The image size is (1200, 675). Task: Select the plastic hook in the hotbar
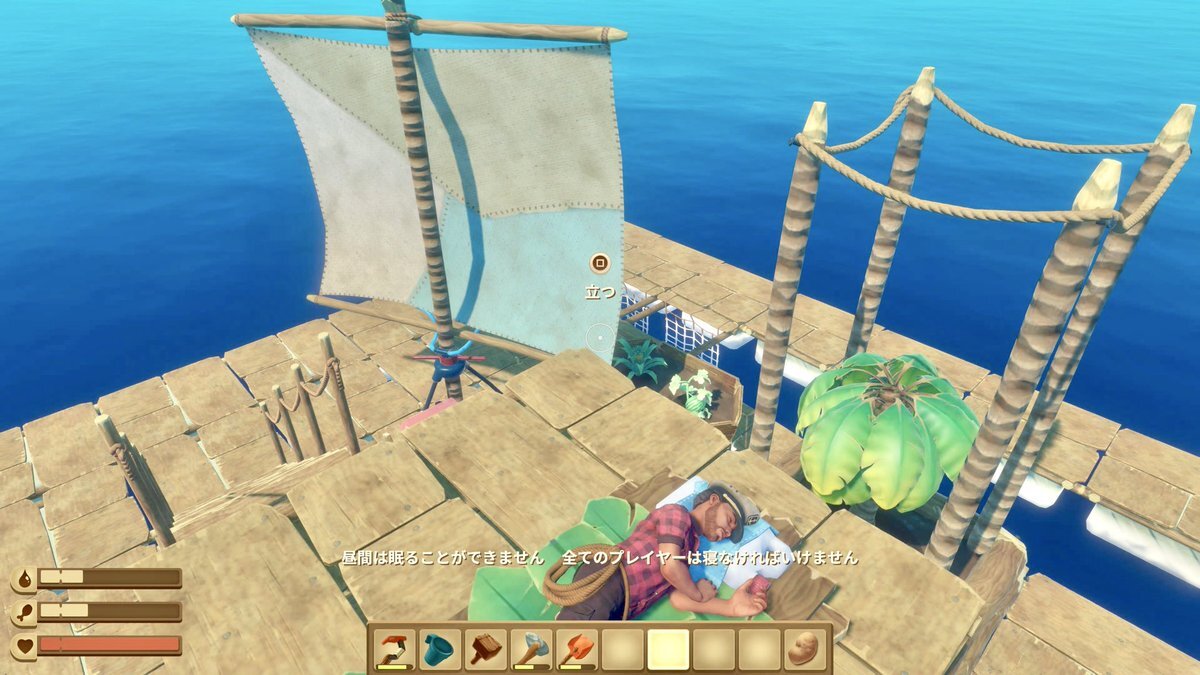[394, 649]
